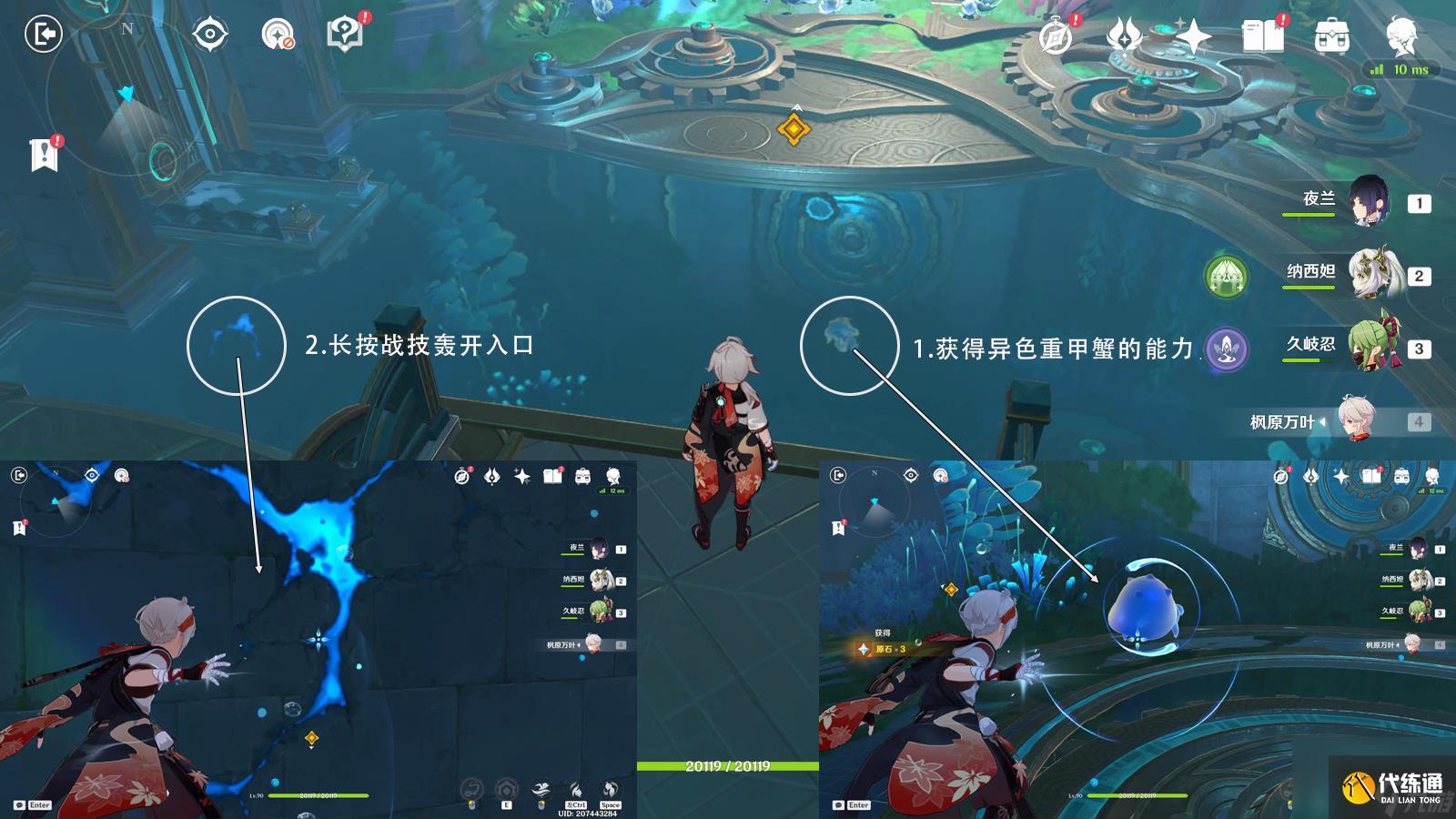Open the adventurer handbook compass icon
1456x819 pixels.
(x=1056, y=39)
